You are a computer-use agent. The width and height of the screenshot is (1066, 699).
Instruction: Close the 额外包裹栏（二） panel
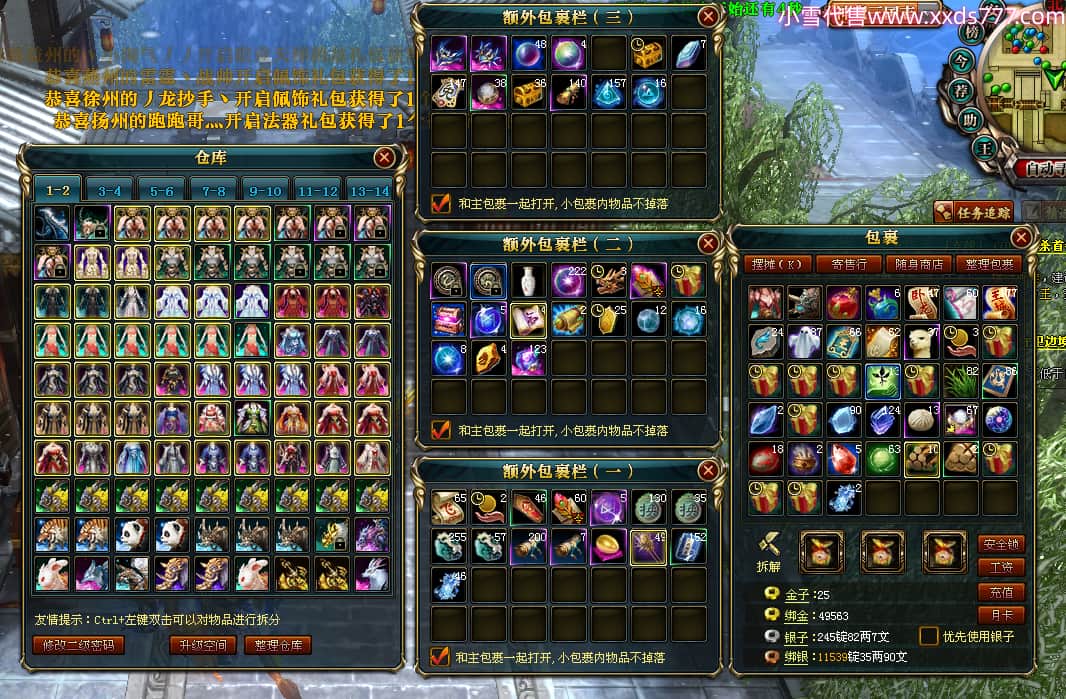(708, 243)
